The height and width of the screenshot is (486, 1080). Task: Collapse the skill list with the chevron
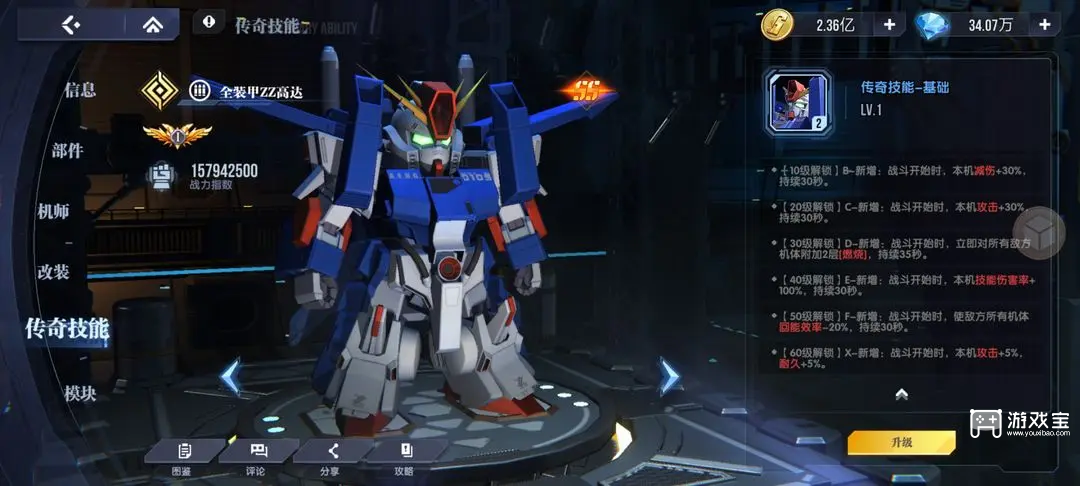[901, 394]
